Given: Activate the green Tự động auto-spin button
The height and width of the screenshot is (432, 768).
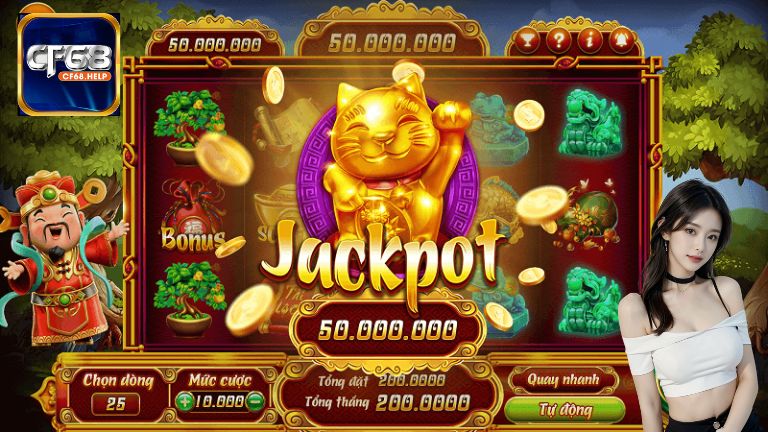Looking at the screenshot, I should tap(564, 410).
